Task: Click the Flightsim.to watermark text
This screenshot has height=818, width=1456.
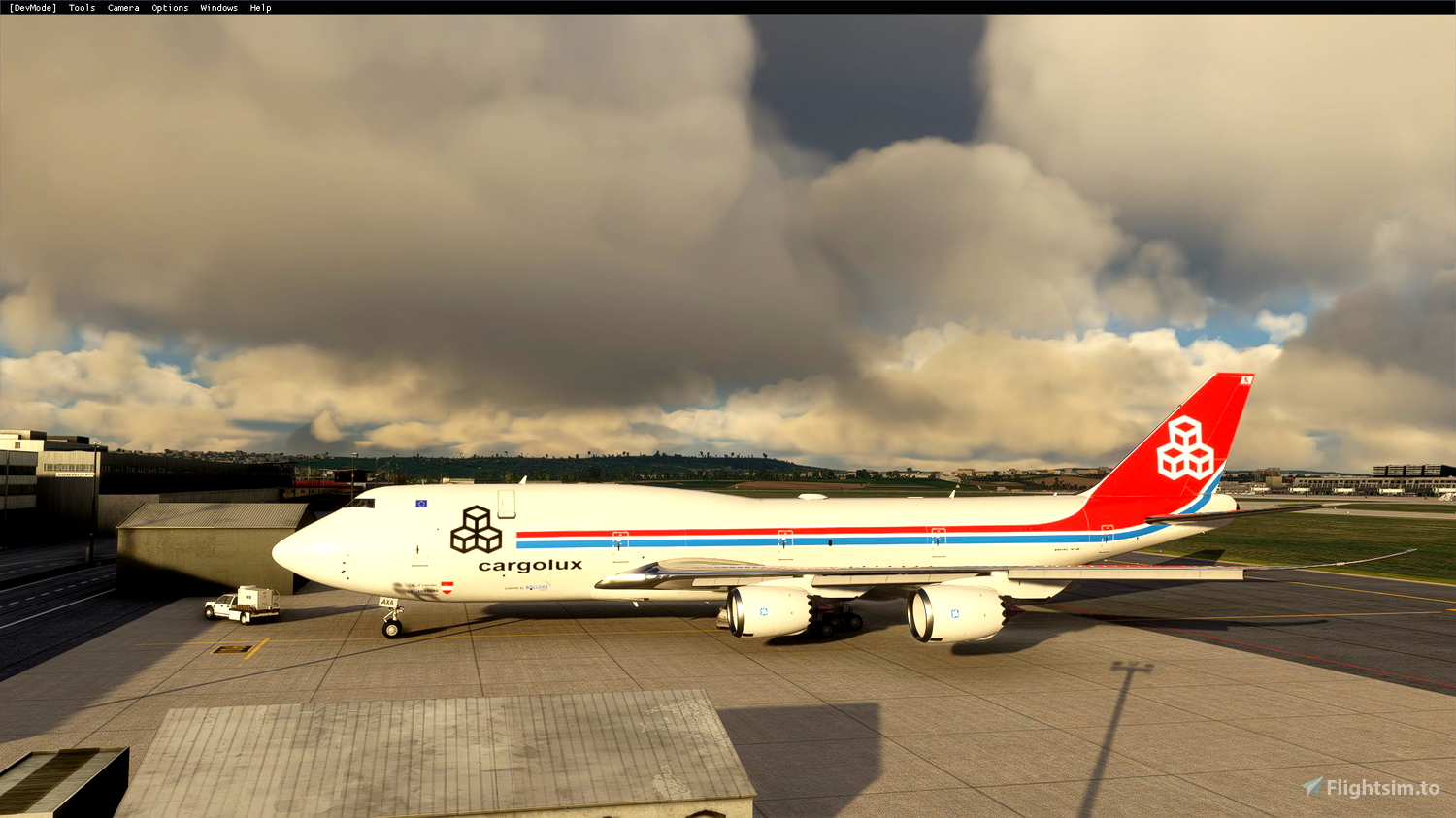Action: click(1383, 786)
